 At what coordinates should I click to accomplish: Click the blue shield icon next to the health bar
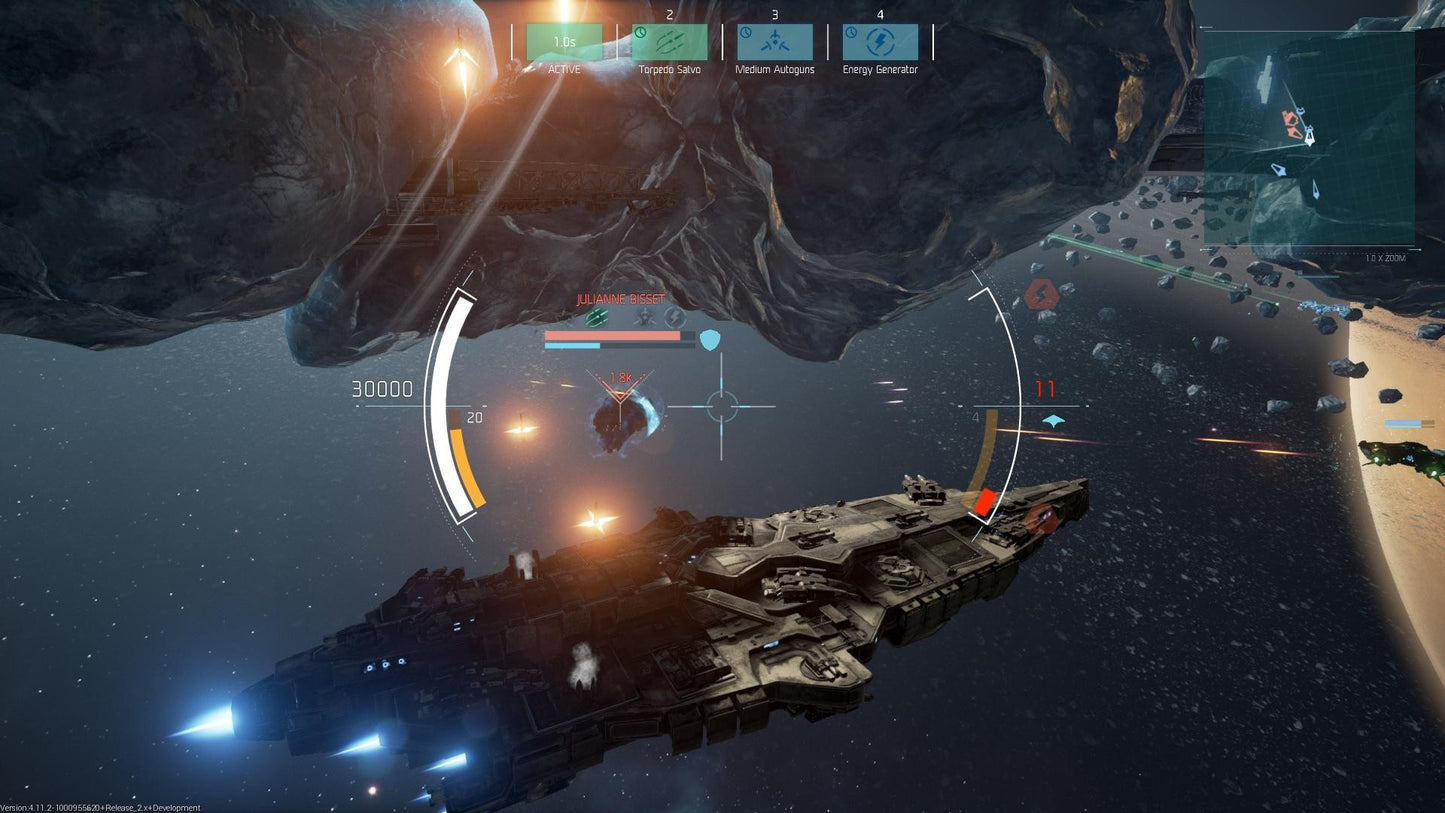click(710, 340)
